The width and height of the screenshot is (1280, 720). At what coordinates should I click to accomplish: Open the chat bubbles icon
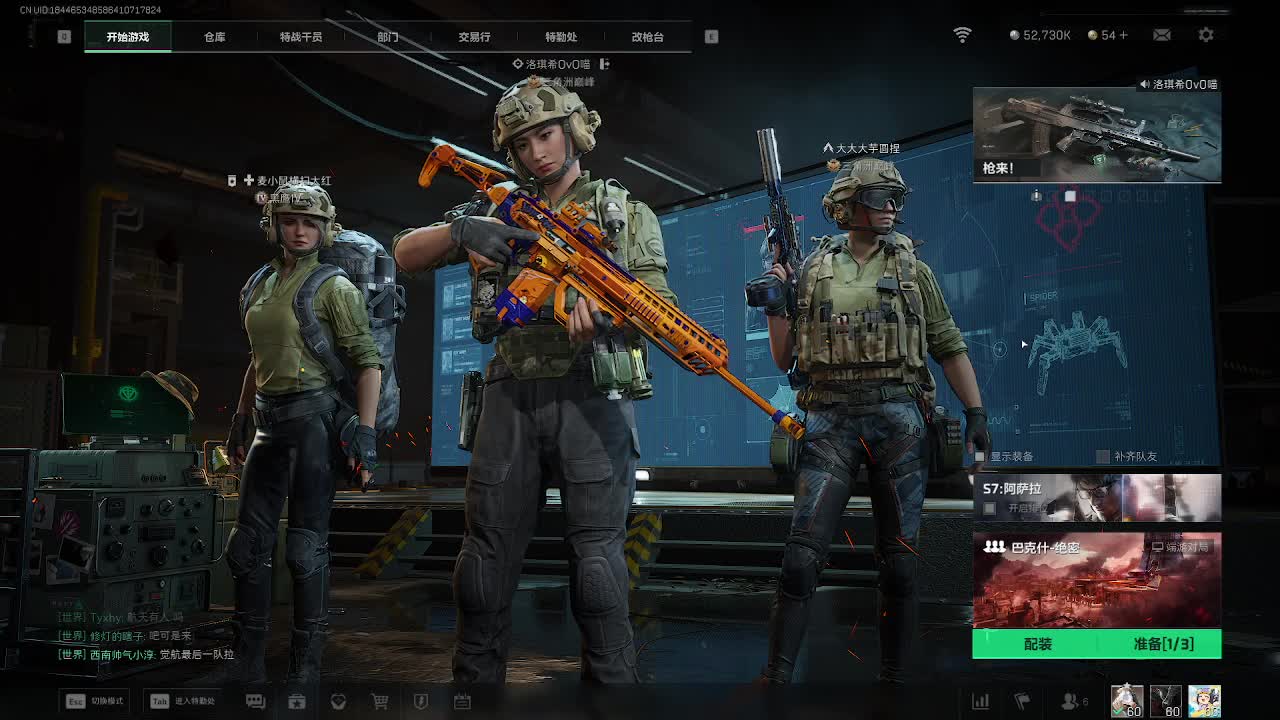255,702
